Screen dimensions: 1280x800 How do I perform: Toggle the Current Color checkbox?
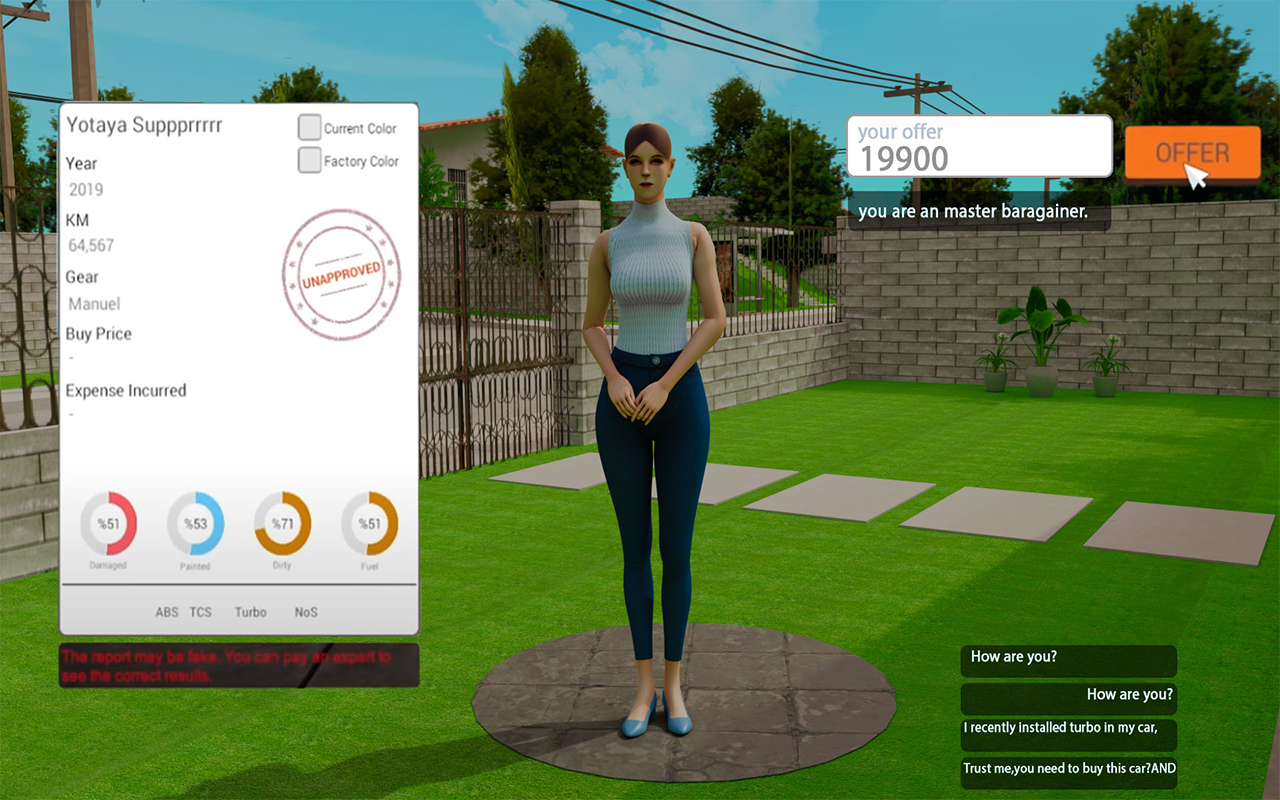tap(309, 127)
